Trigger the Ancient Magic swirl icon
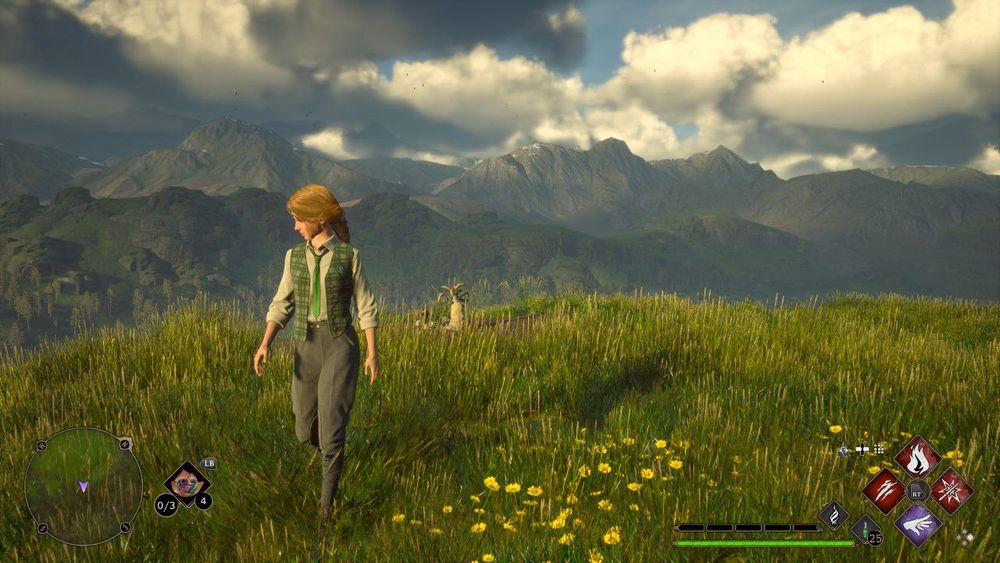This screenshot has height=563, width=1000. pyautogui.click(x=834, y=516)
